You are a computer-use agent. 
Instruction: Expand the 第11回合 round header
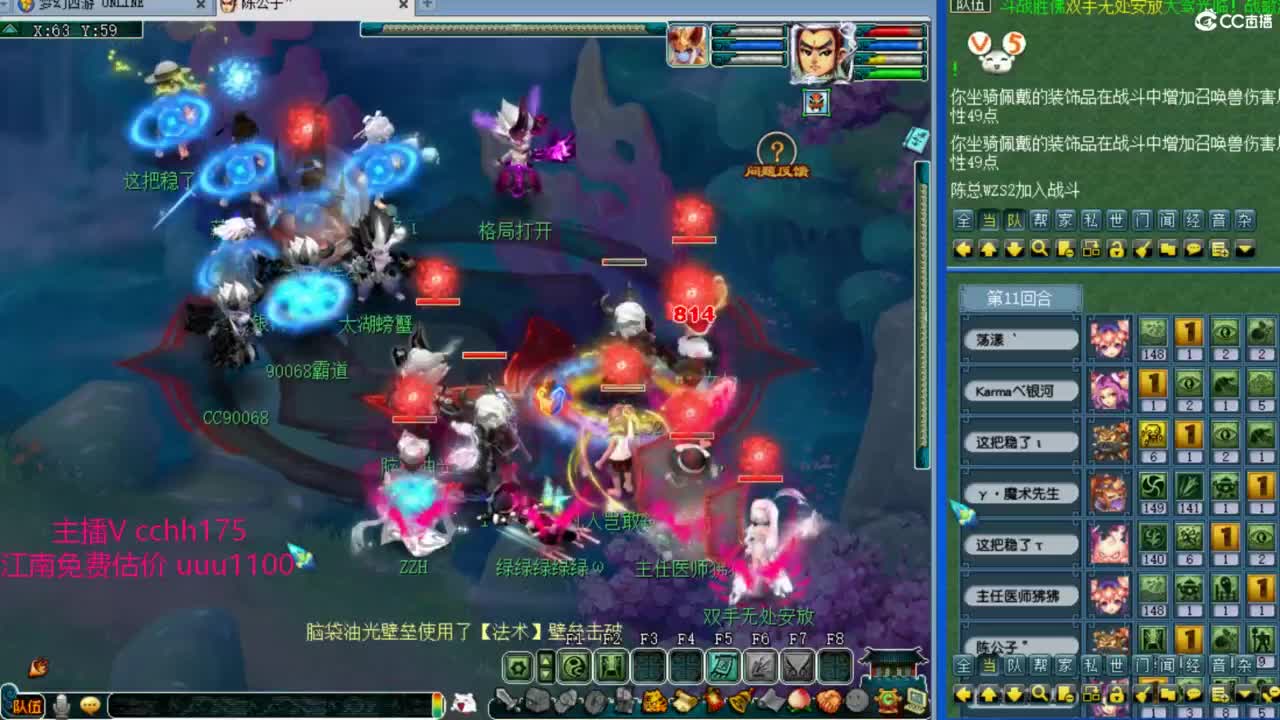[1022, 298]
